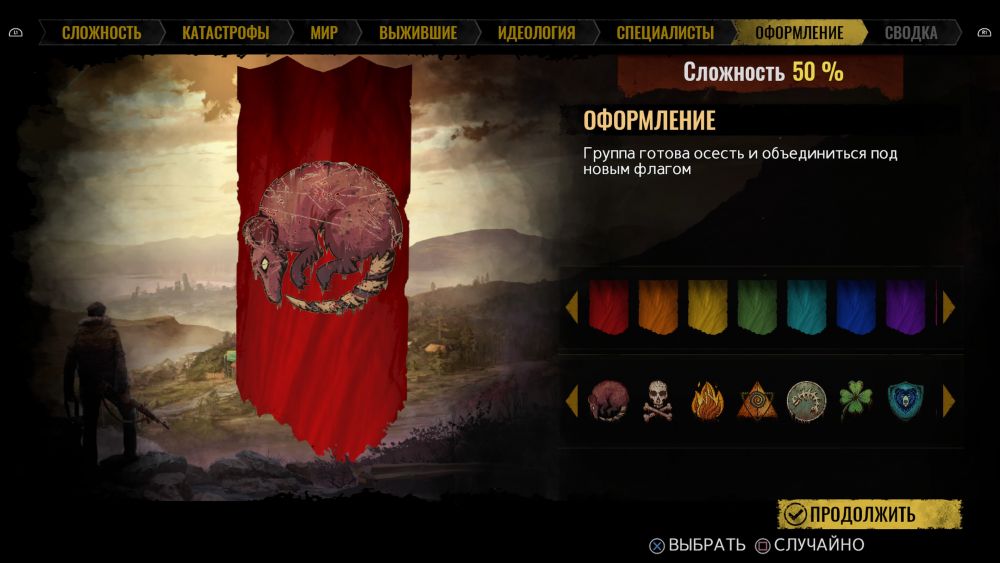Screen dimensions: 1000x563
Task: Click the right arrow of the emblem row
Action: (x=949, y=401)
